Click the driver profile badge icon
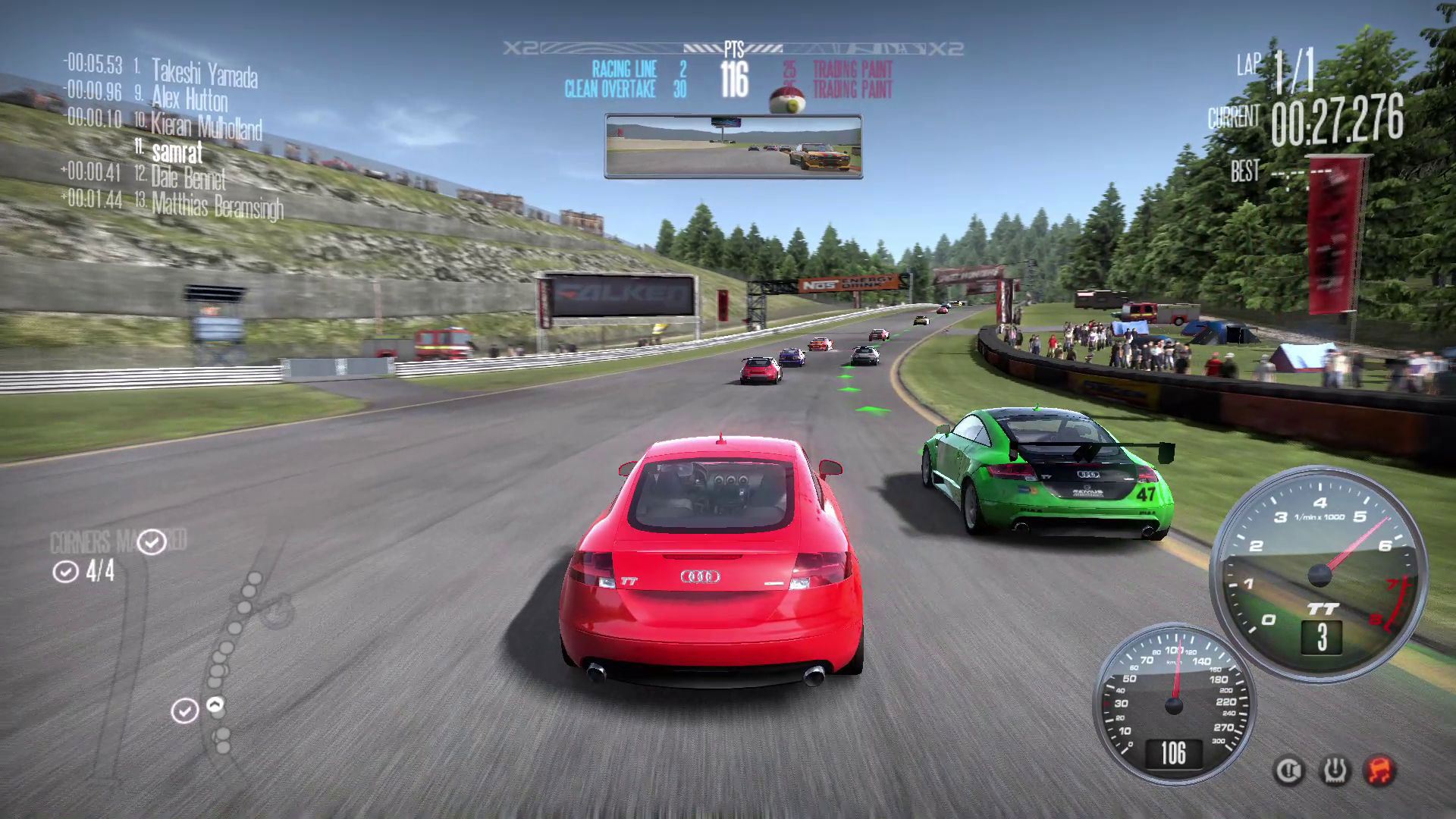The image size is (1456, 819). click(x=787, y=99)
